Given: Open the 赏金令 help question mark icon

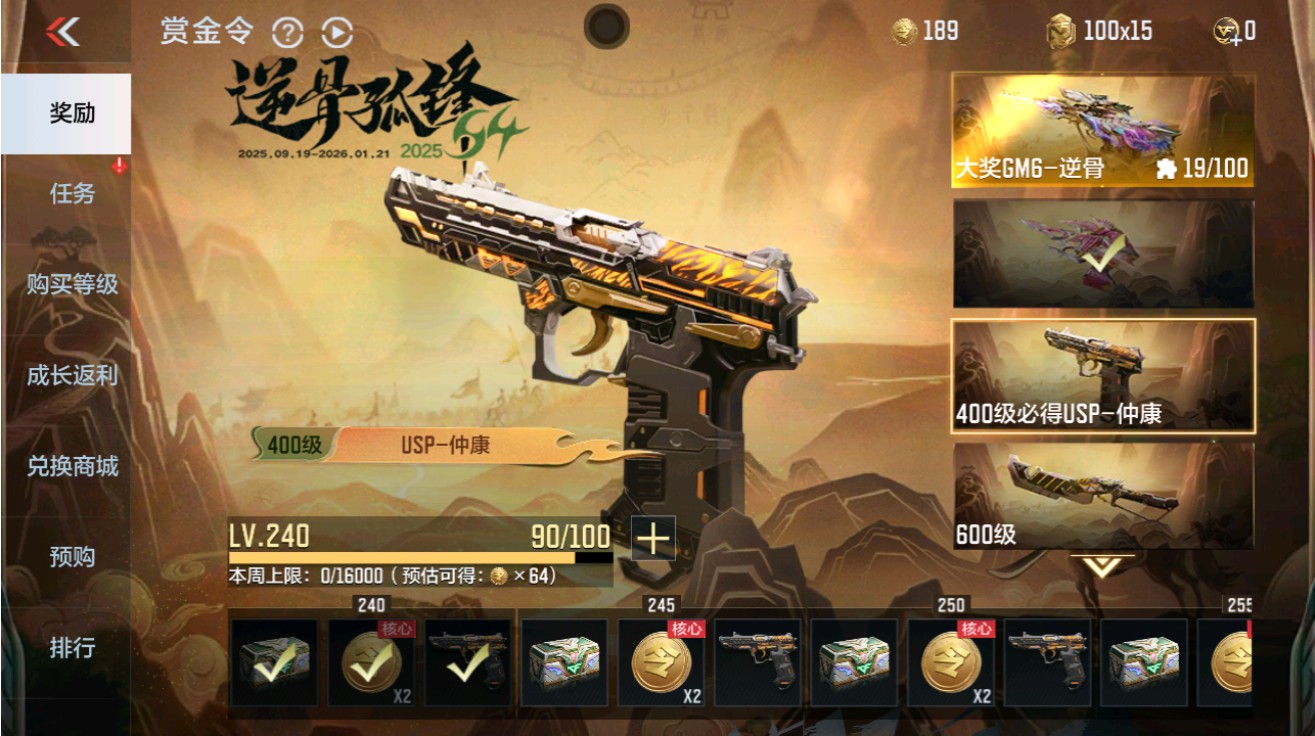Looking at the screenshot, I should coord(289,31).
